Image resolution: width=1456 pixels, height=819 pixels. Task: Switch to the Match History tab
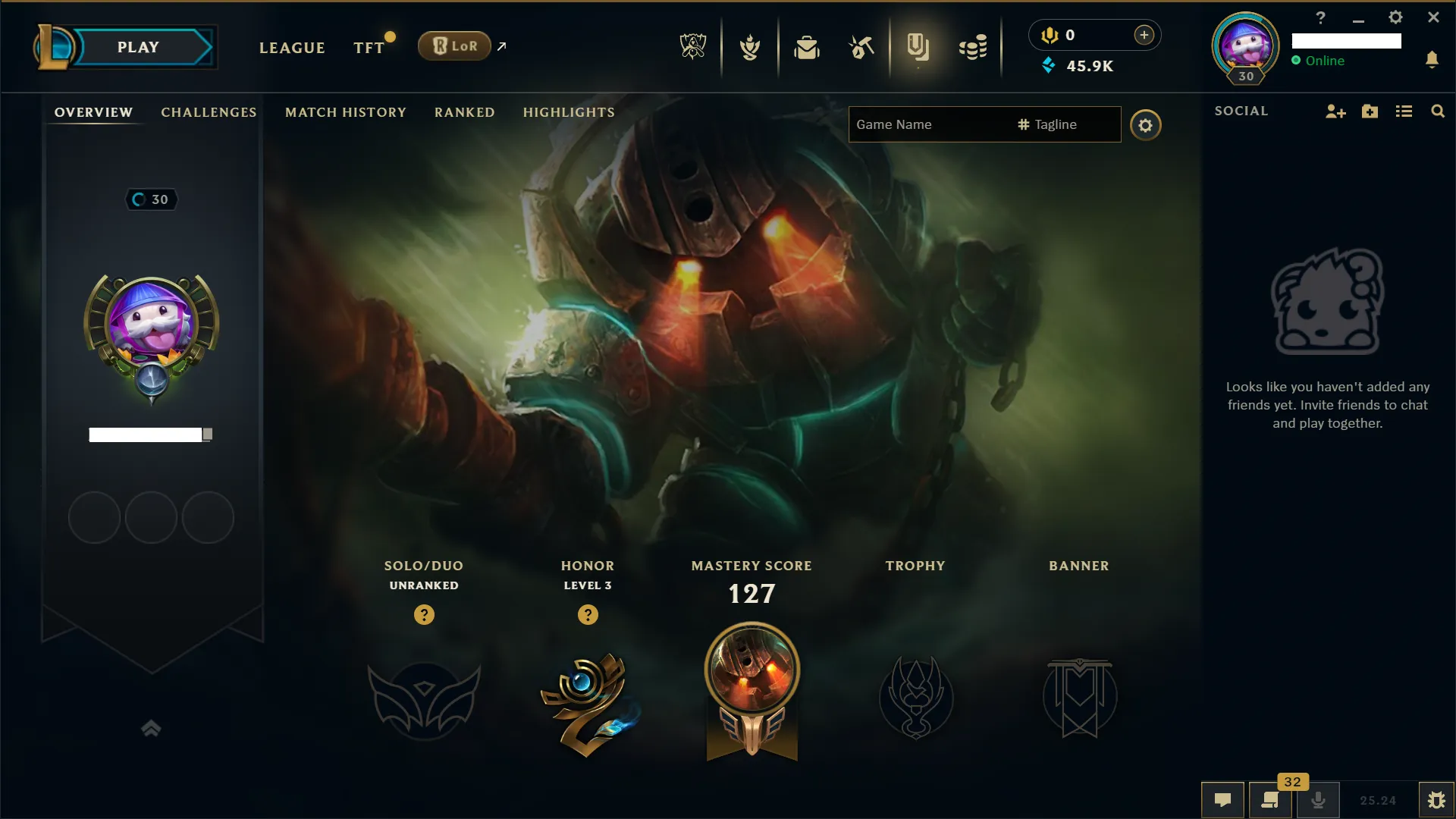coord(345,112)
